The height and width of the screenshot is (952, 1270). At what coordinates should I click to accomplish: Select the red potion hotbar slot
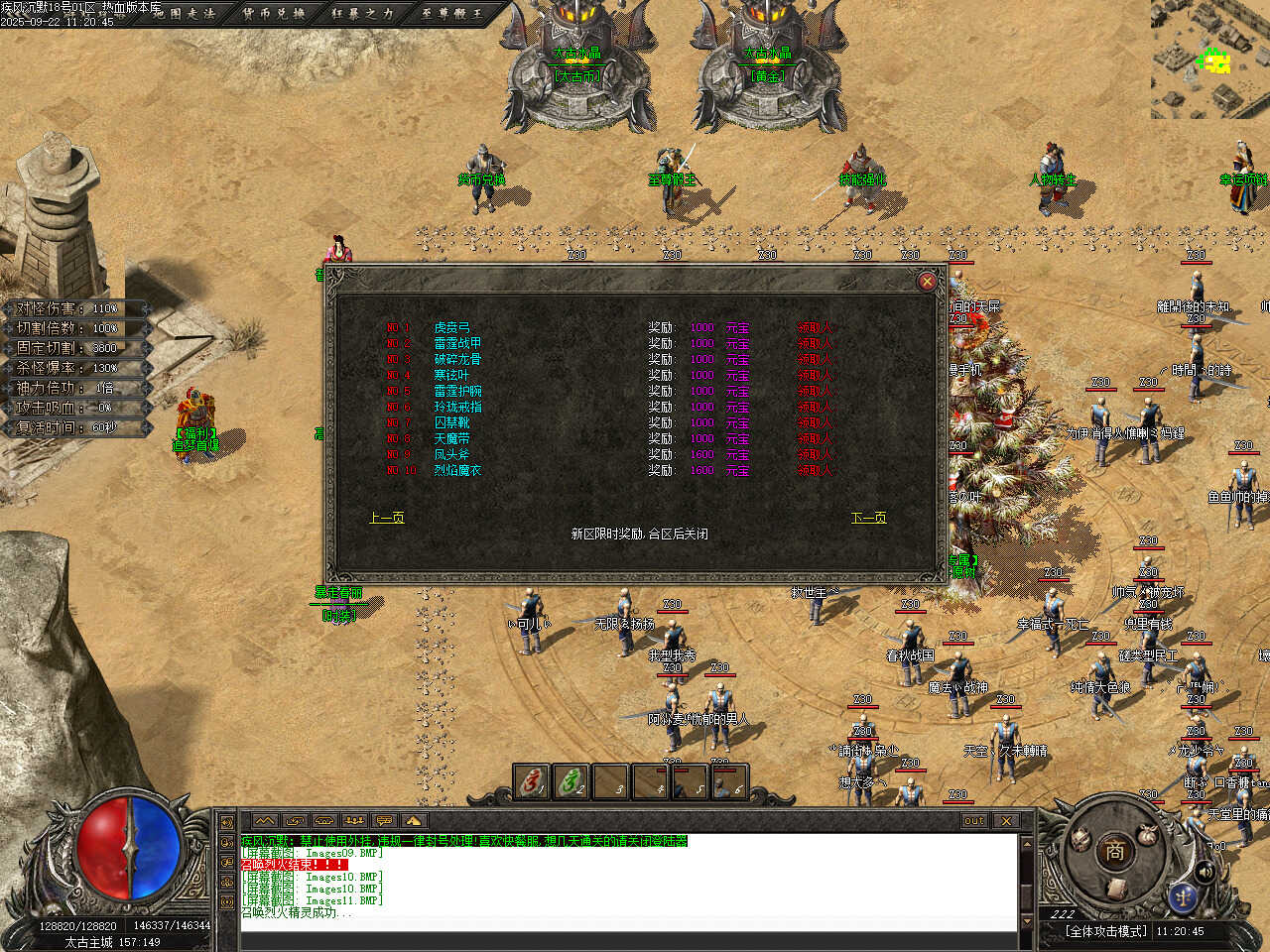(x=532, y=782)
